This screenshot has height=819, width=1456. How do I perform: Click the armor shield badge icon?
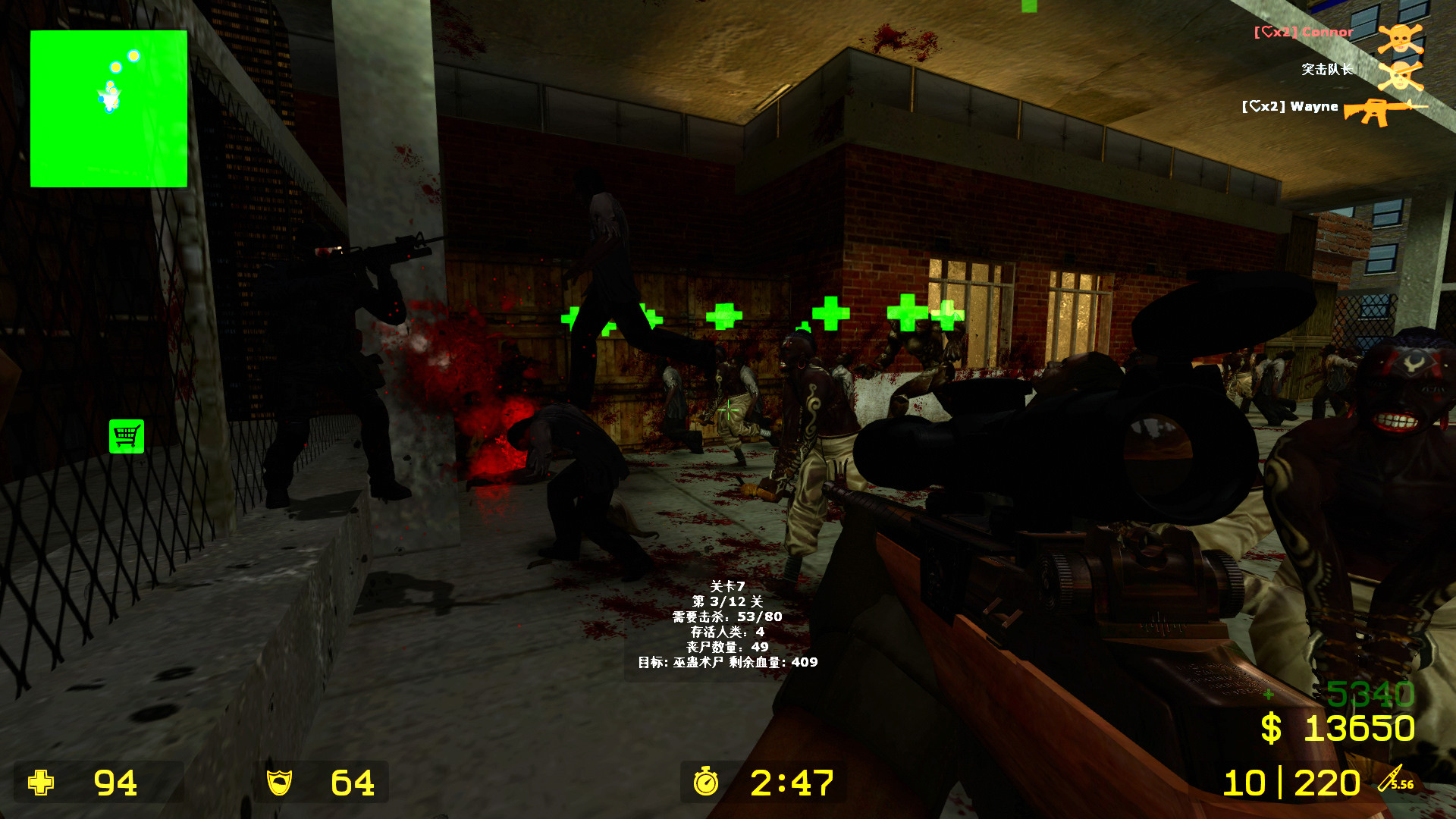pyautogui.click(x=281, y=783)
